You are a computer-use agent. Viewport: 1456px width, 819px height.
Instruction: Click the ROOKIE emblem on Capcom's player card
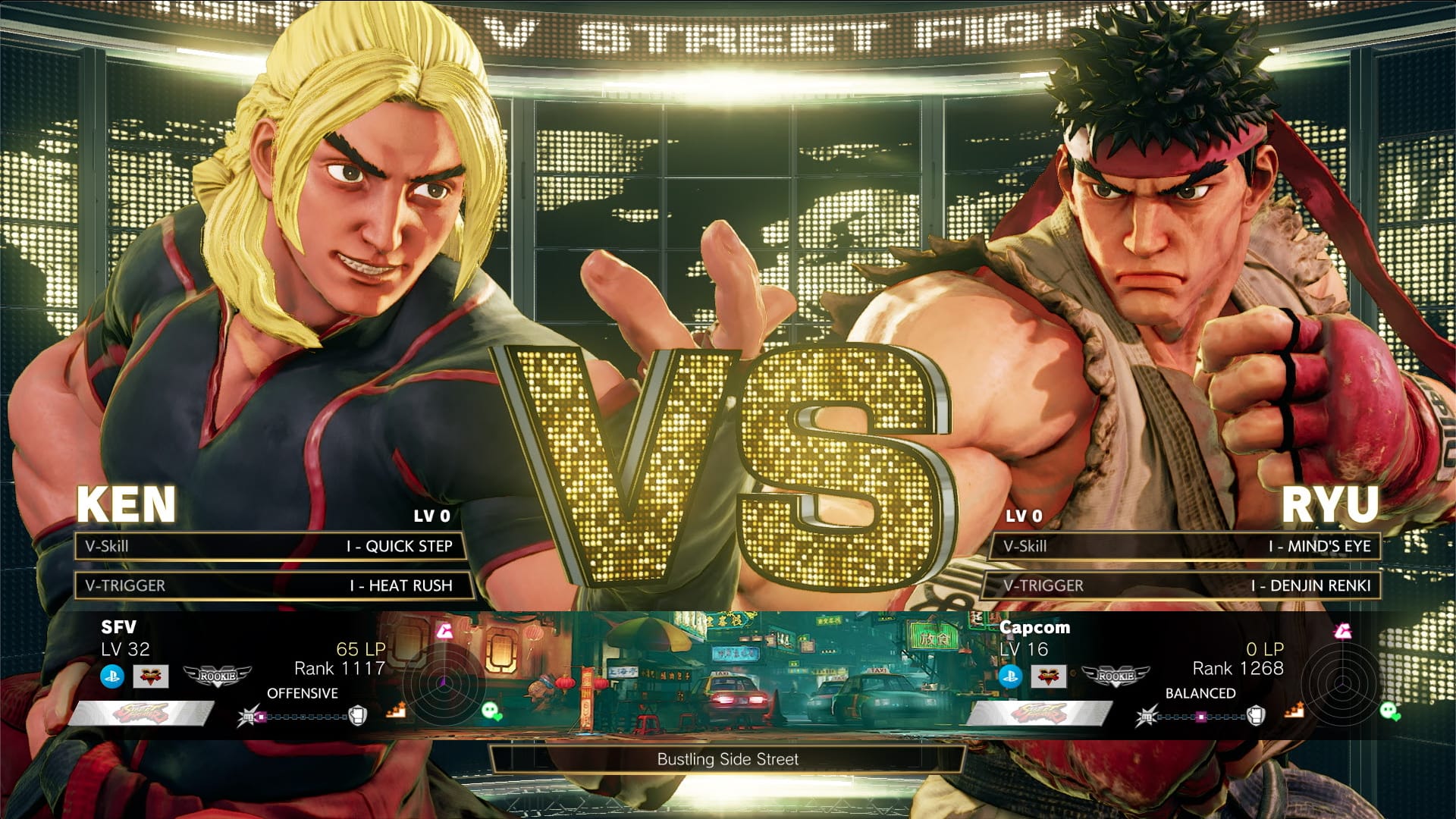[1117, 676]
